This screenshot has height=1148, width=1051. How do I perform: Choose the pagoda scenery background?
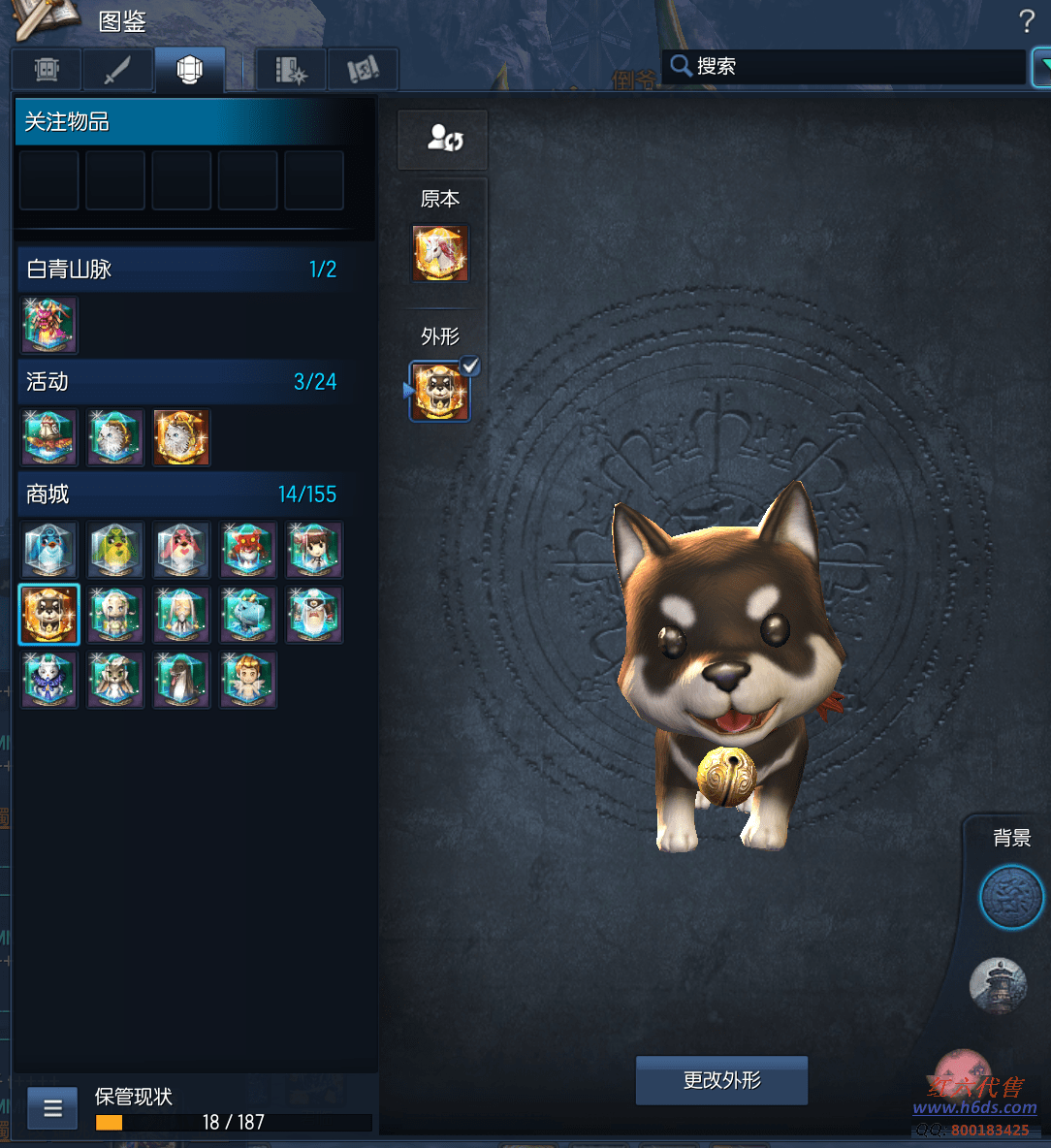coord(998,985)
